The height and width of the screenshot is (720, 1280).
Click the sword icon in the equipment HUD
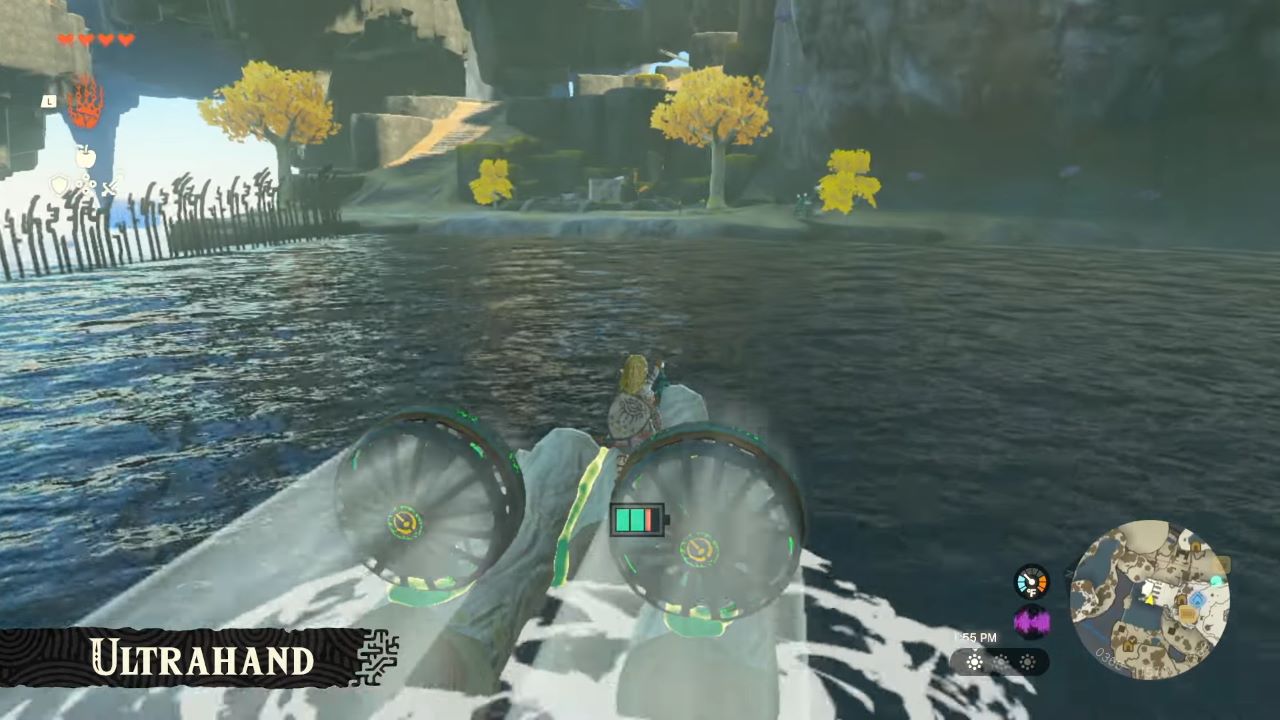[110, 187]
